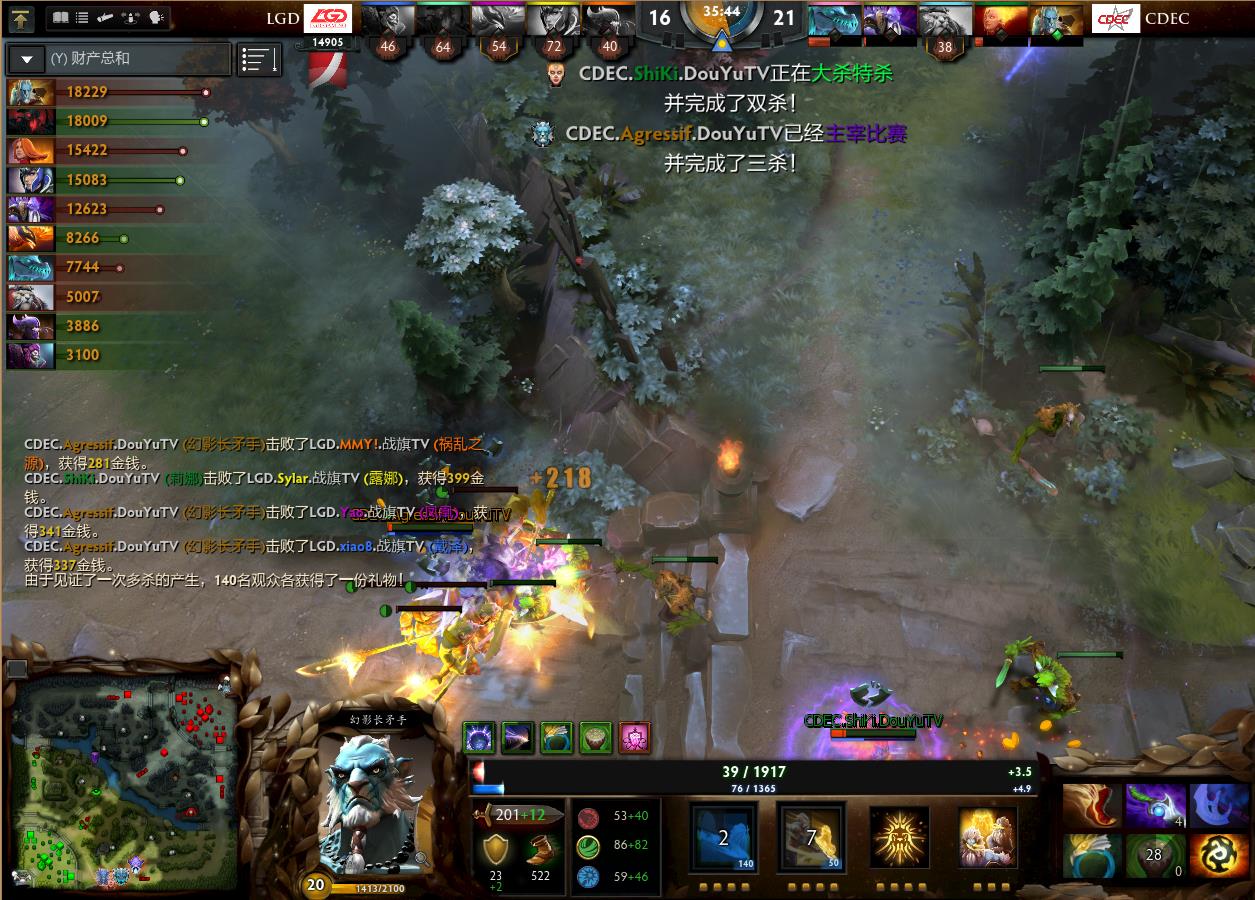Select the Diffusal Blade inventory slot
Image resolution: width=1255 pixels, height=900 pixels.
(1155, 805)
